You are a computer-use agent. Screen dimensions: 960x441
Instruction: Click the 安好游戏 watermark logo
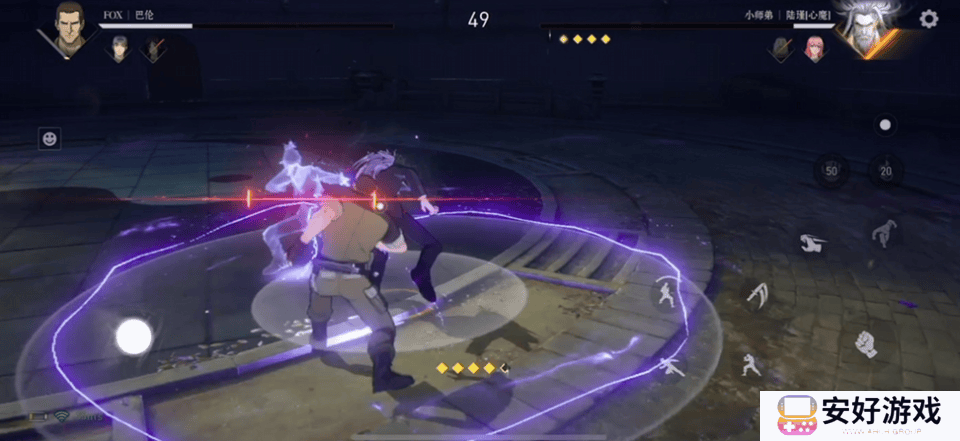pos(858,414)
